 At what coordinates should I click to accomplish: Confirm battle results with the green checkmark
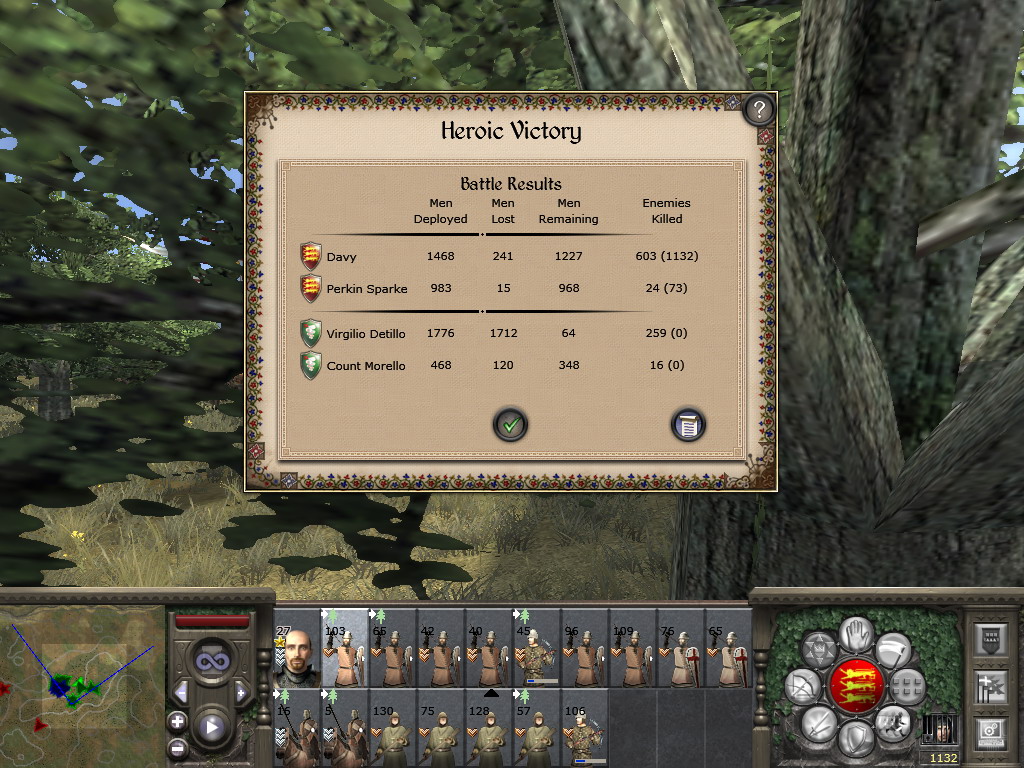point(510,425)
